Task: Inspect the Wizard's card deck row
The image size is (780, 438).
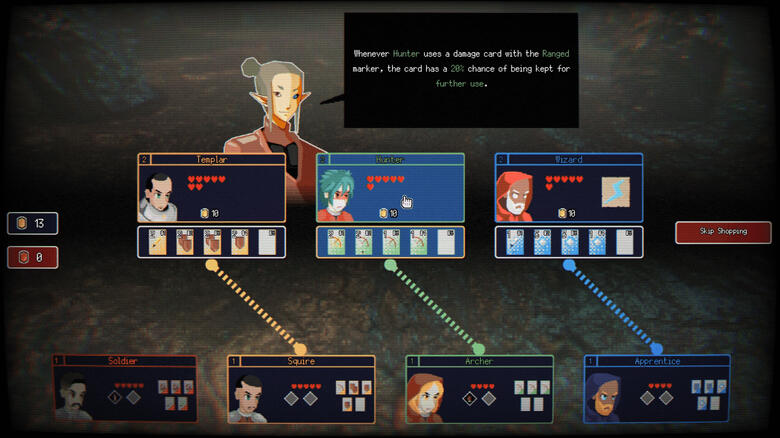Action: pyautogui.click(x=568, y=242)
